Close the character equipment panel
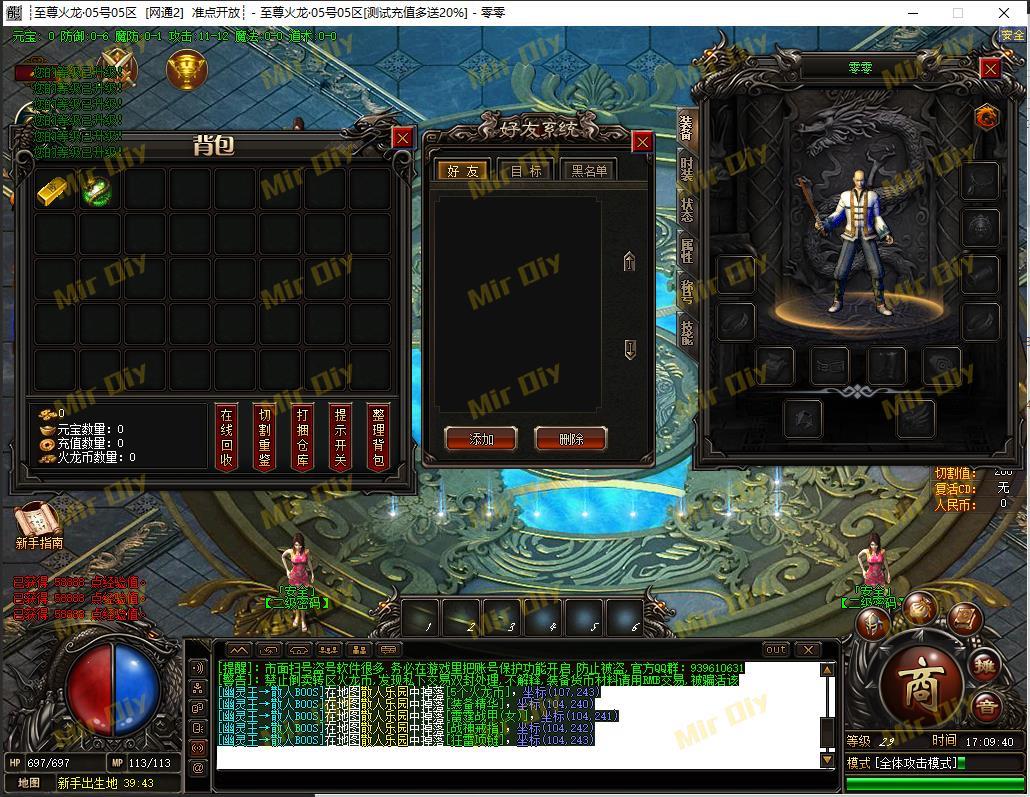Image resolution: width=1030 pixels, height=797 pixels. [x=990, y=68]
